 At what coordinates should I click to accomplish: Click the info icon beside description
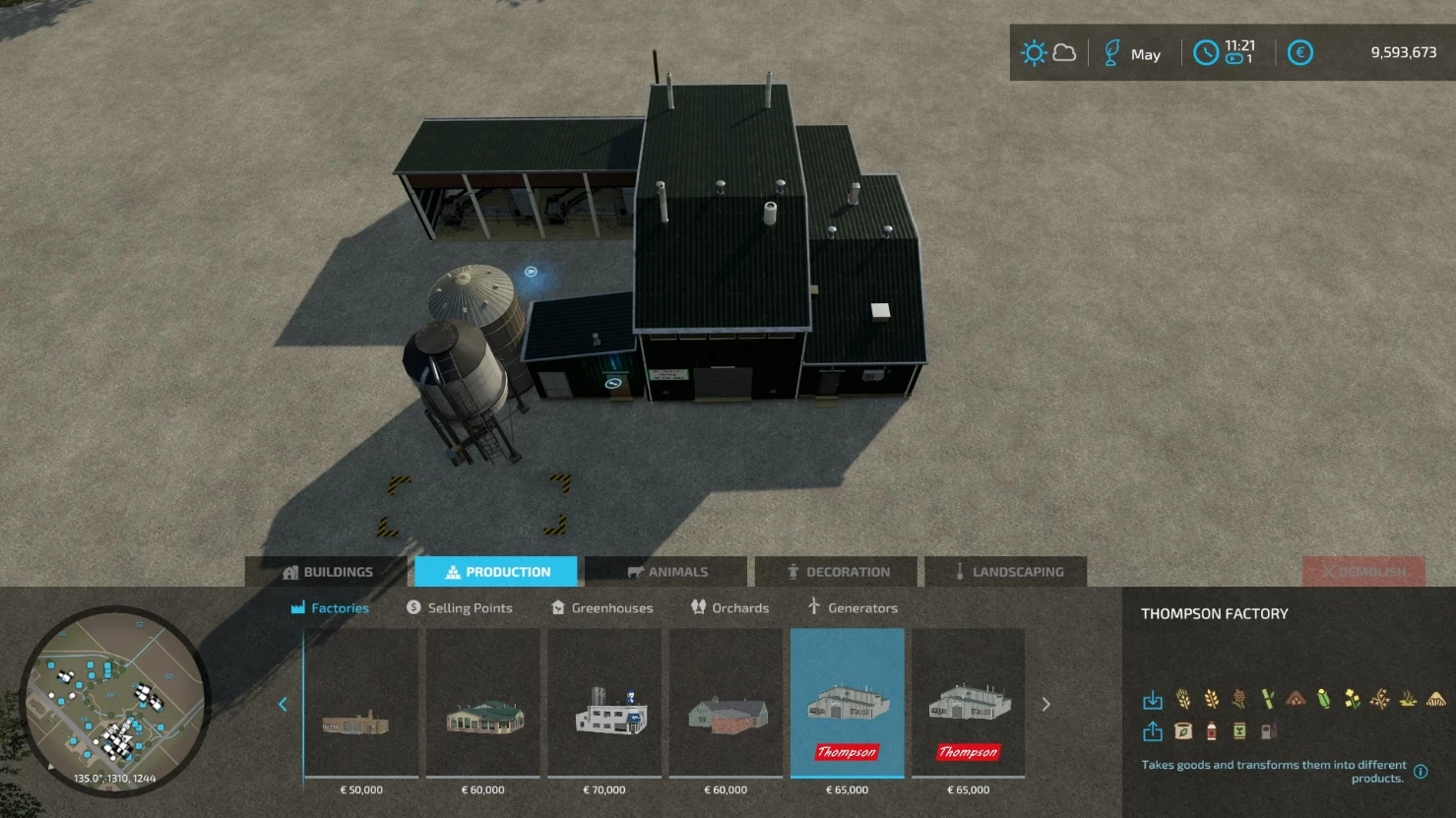(x=1421, y=772)
